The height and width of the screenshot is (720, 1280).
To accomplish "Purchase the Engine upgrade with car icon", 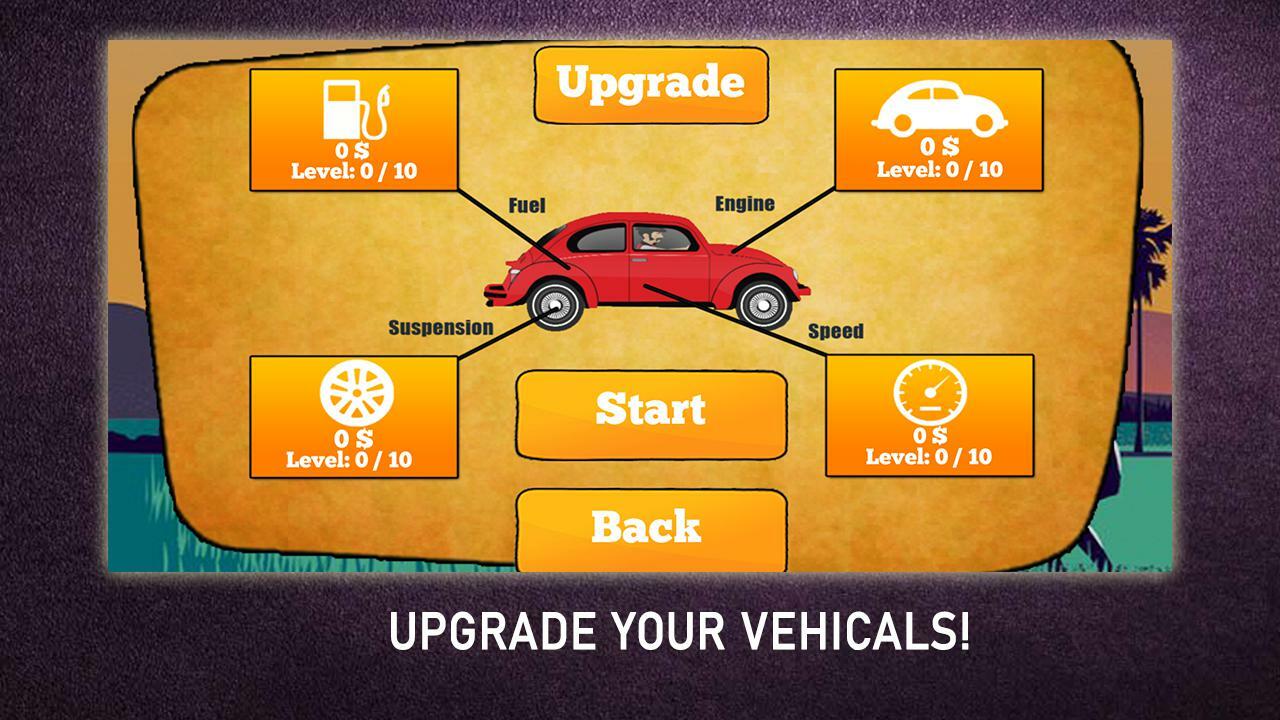I will (938, 129).
